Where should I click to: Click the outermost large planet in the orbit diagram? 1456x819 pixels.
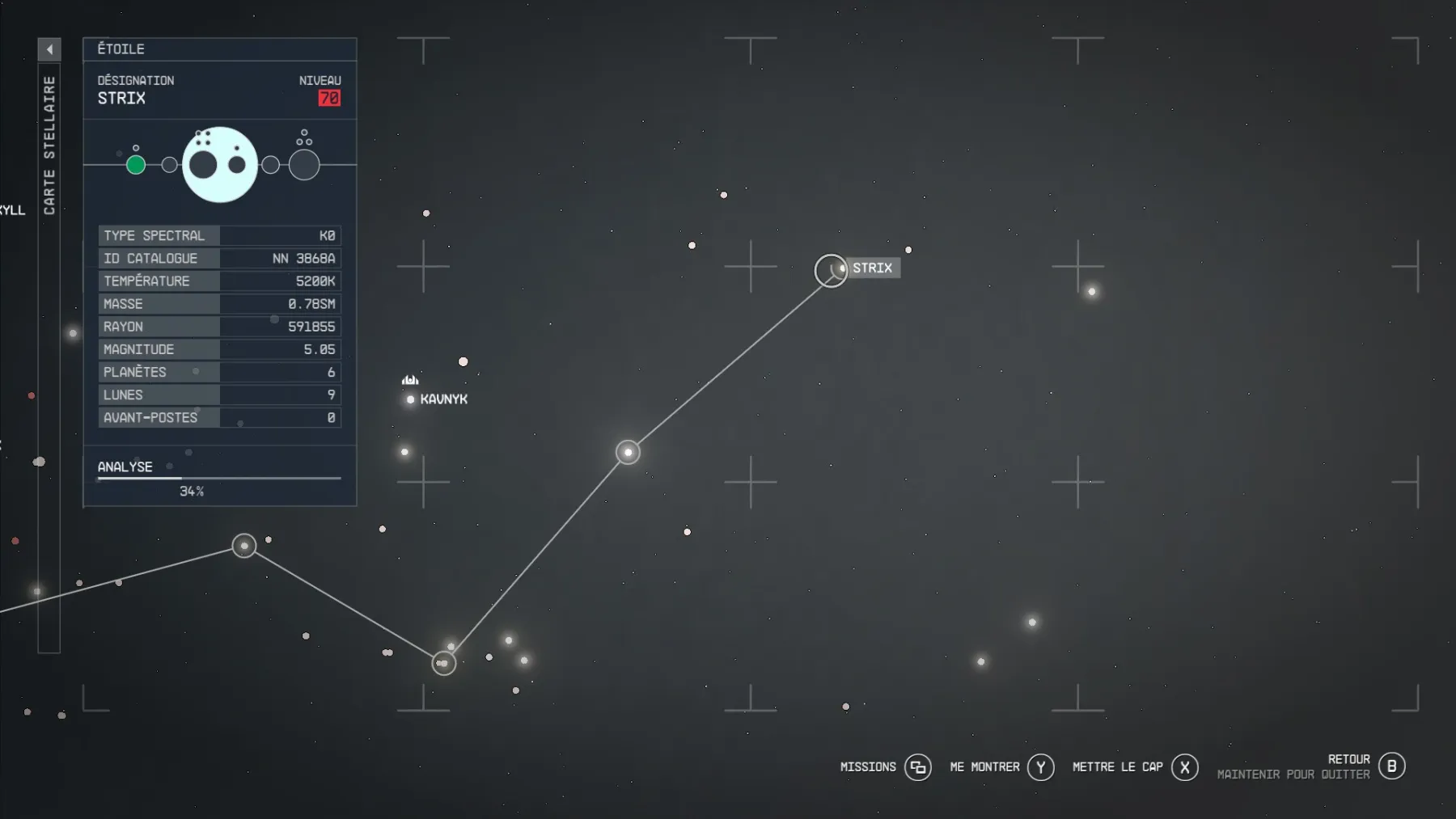click(303, 164)
